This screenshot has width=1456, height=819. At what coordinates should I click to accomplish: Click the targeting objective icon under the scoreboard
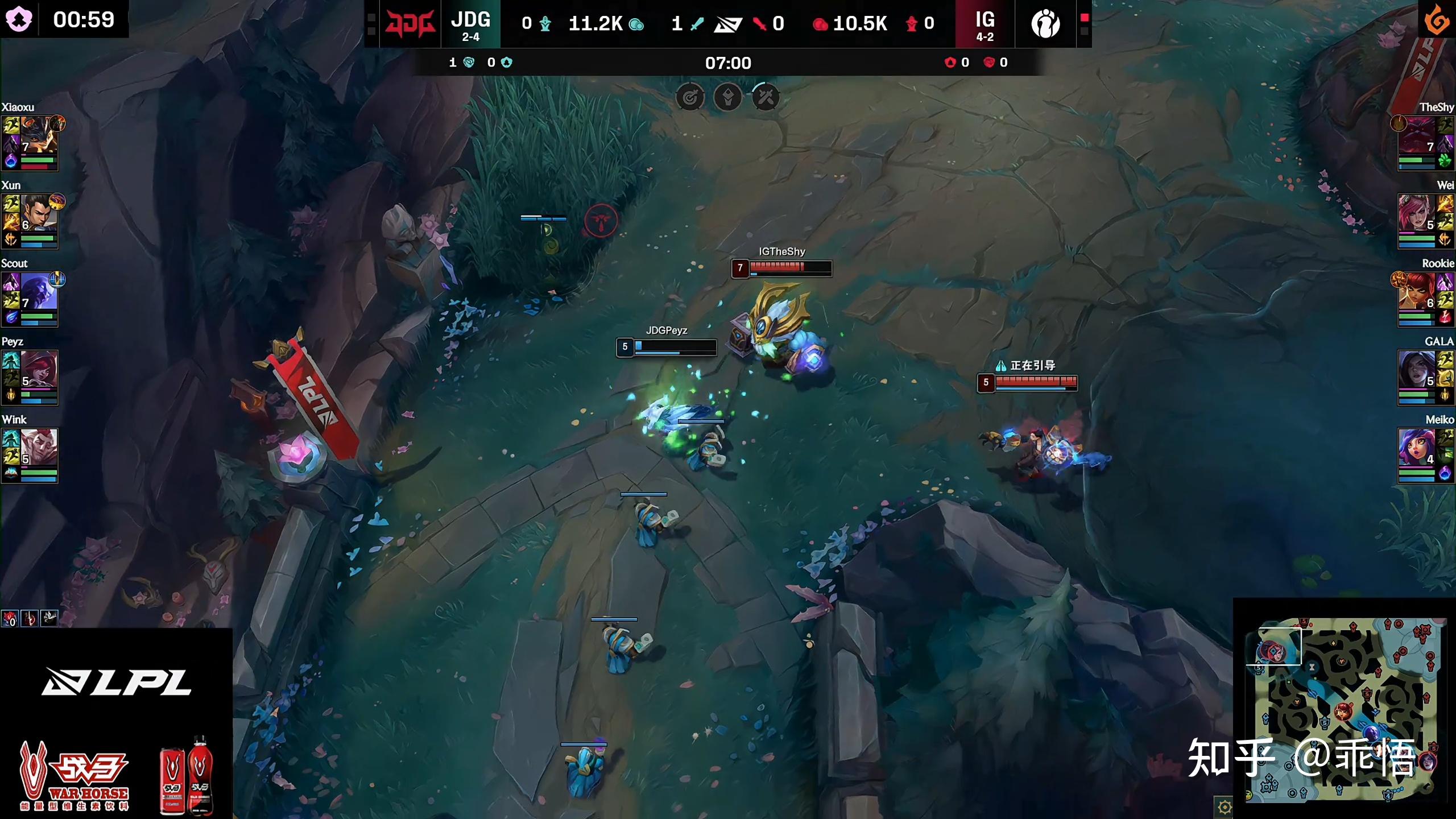click(690, 97)
